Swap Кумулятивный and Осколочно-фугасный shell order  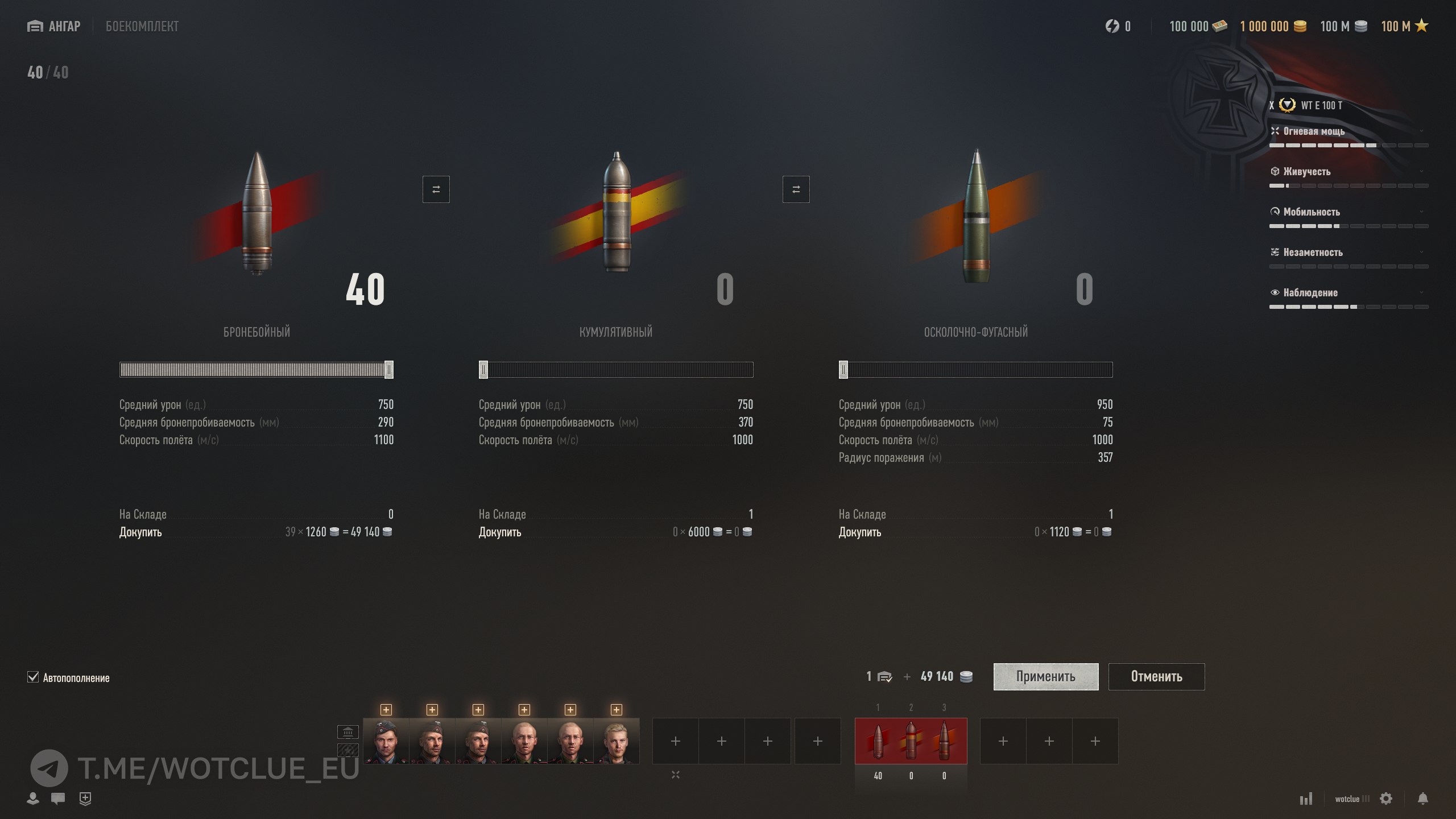[796, 189]
